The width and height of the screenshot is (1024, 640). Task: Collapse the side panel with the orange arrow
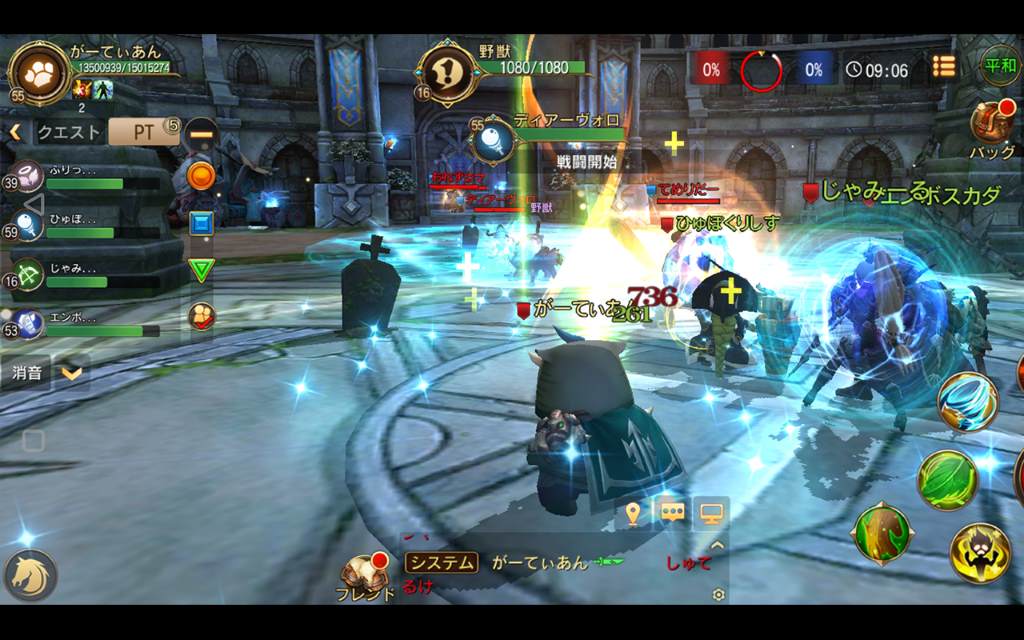[x=15, y=132]
